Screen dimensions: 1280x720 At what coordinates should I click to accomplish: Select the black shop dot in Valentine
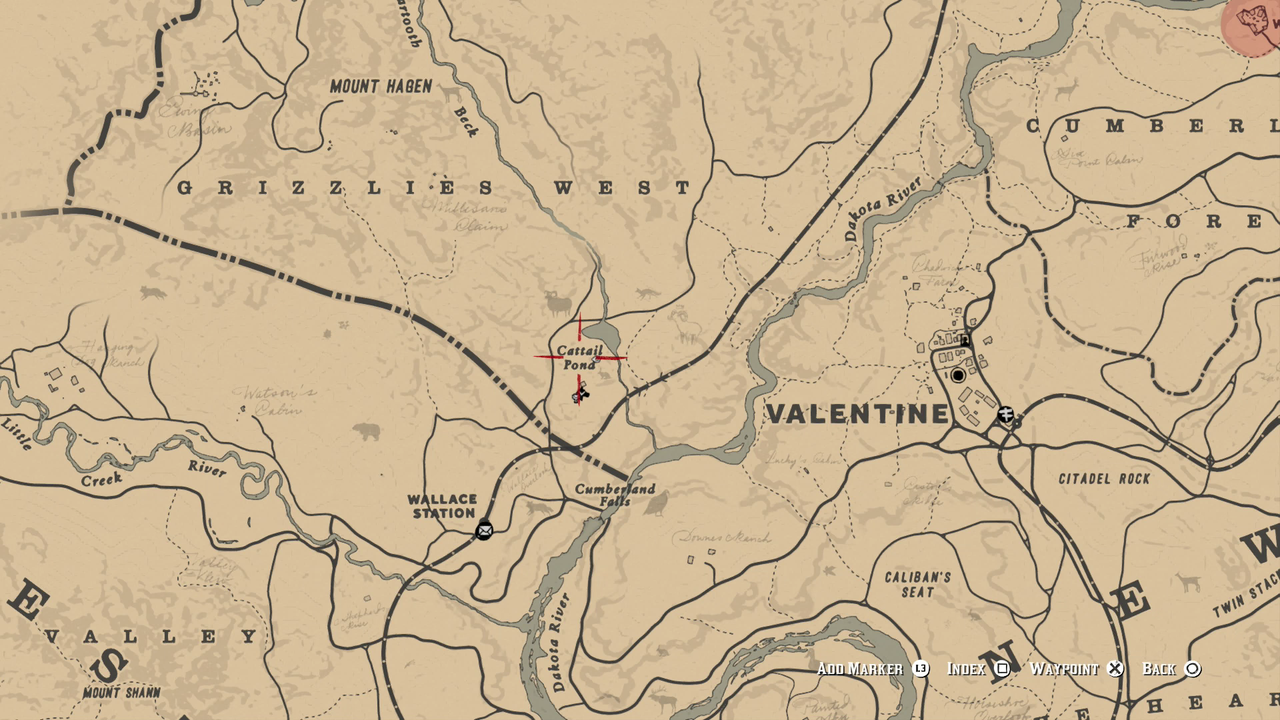958,375
